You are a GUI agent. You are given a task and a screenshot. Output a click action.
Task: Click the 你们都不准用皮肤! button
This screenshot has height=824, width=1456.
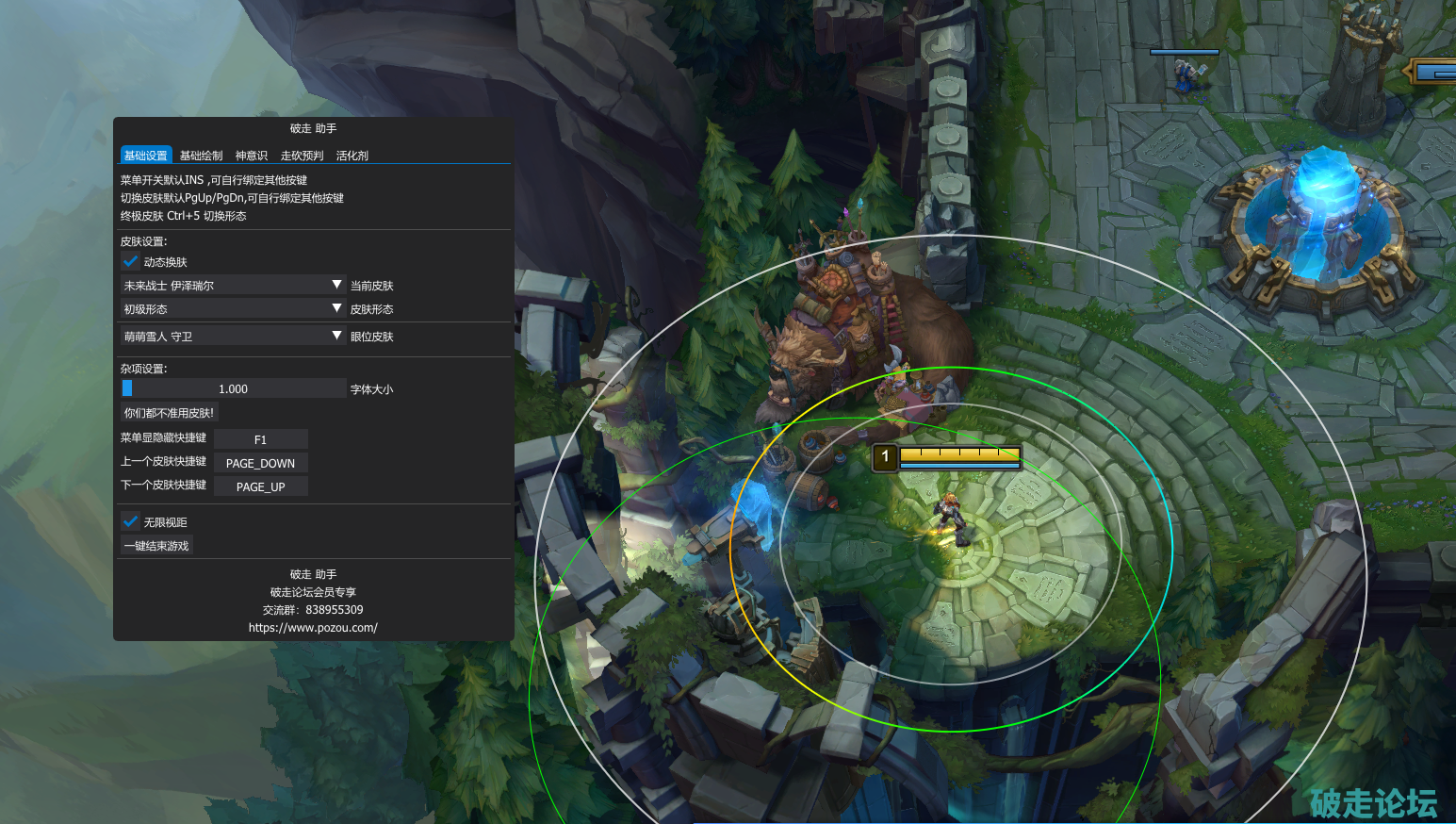coord(169,413)
